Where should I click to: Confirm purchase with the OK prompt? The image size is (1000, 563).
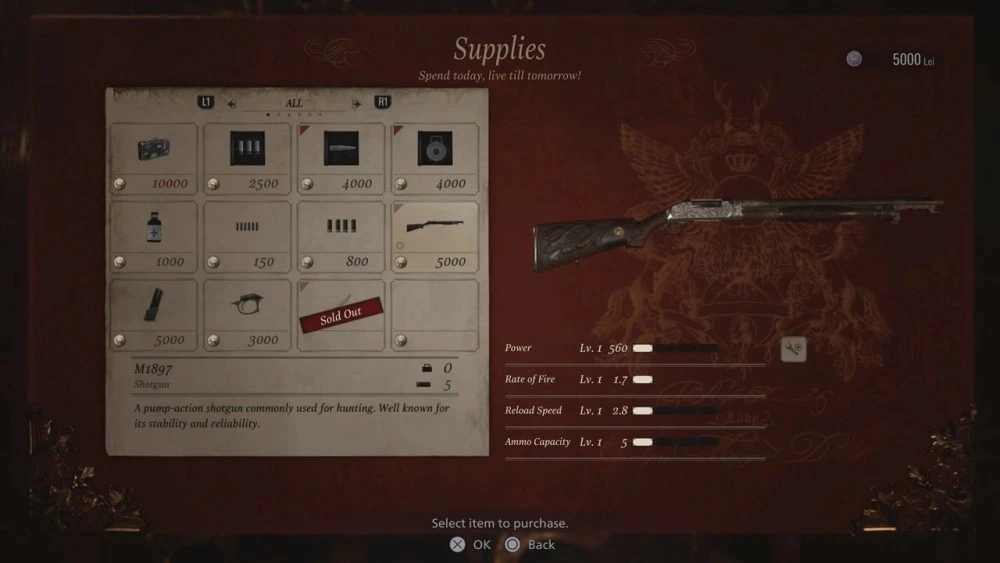pos(471,545)
